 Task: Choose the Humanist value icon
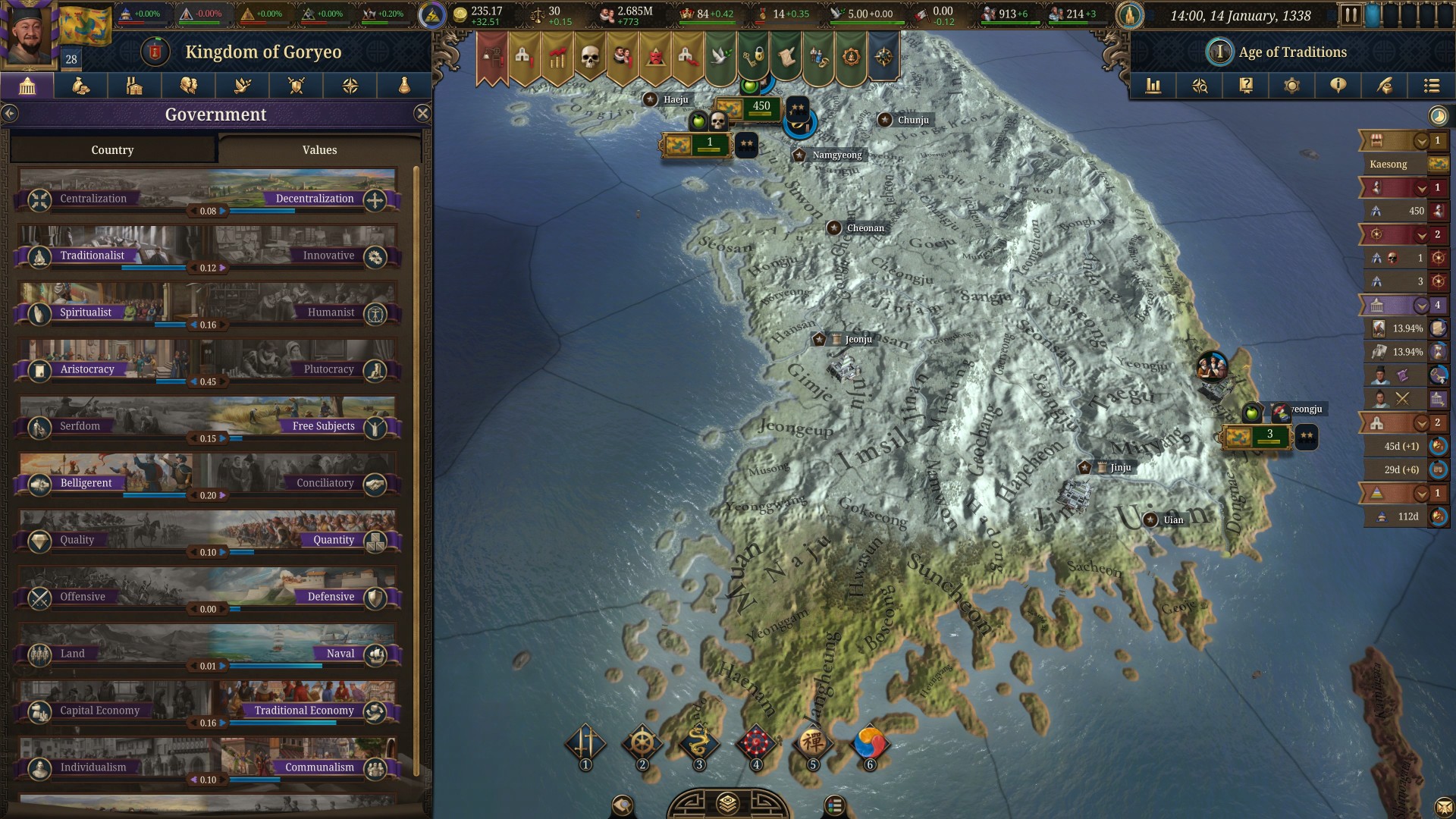point(375,314)
